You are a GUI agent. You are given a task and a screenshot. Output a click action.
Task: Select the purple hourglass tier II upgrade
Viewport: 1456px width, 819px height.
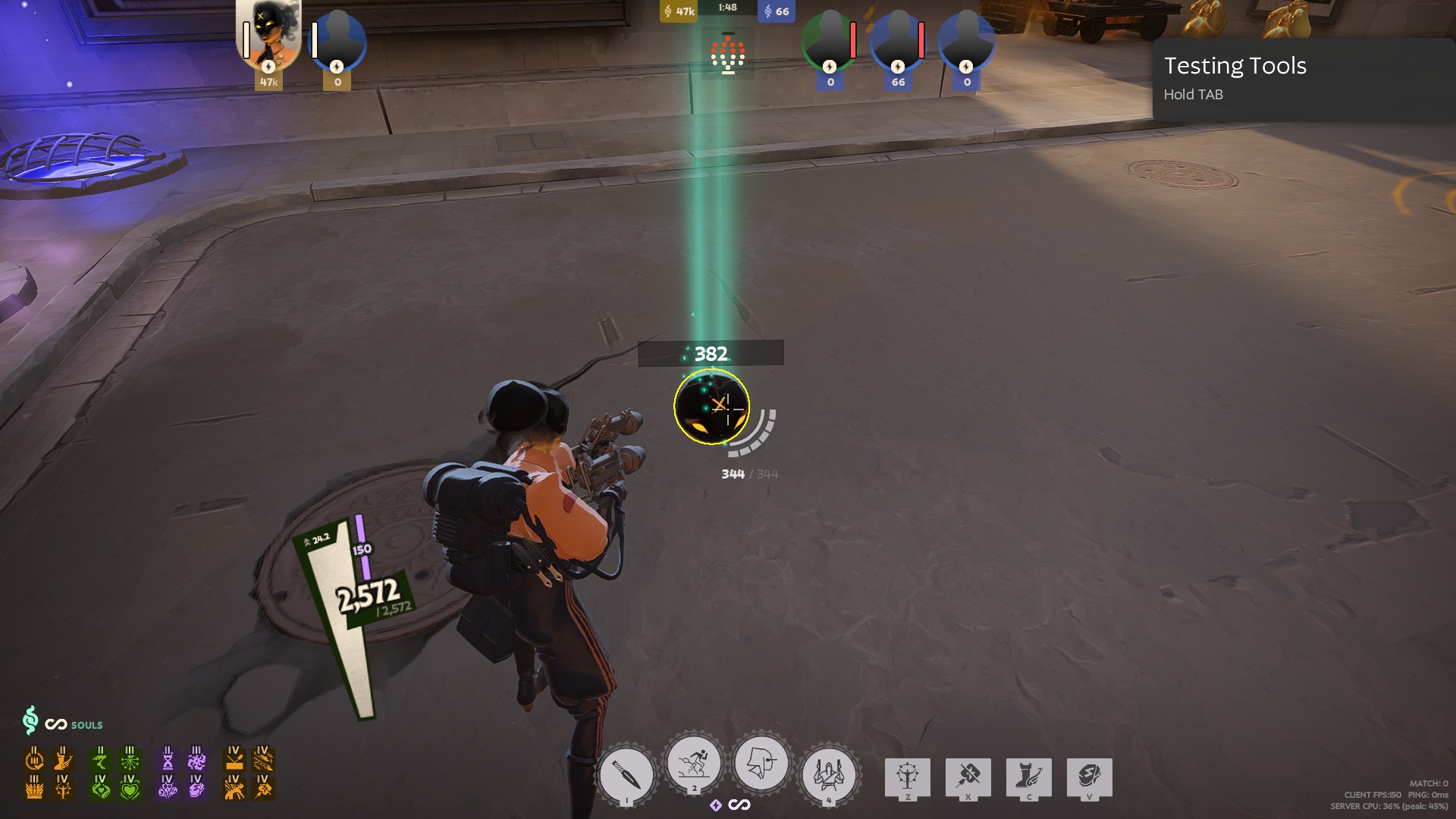[167, 761]
